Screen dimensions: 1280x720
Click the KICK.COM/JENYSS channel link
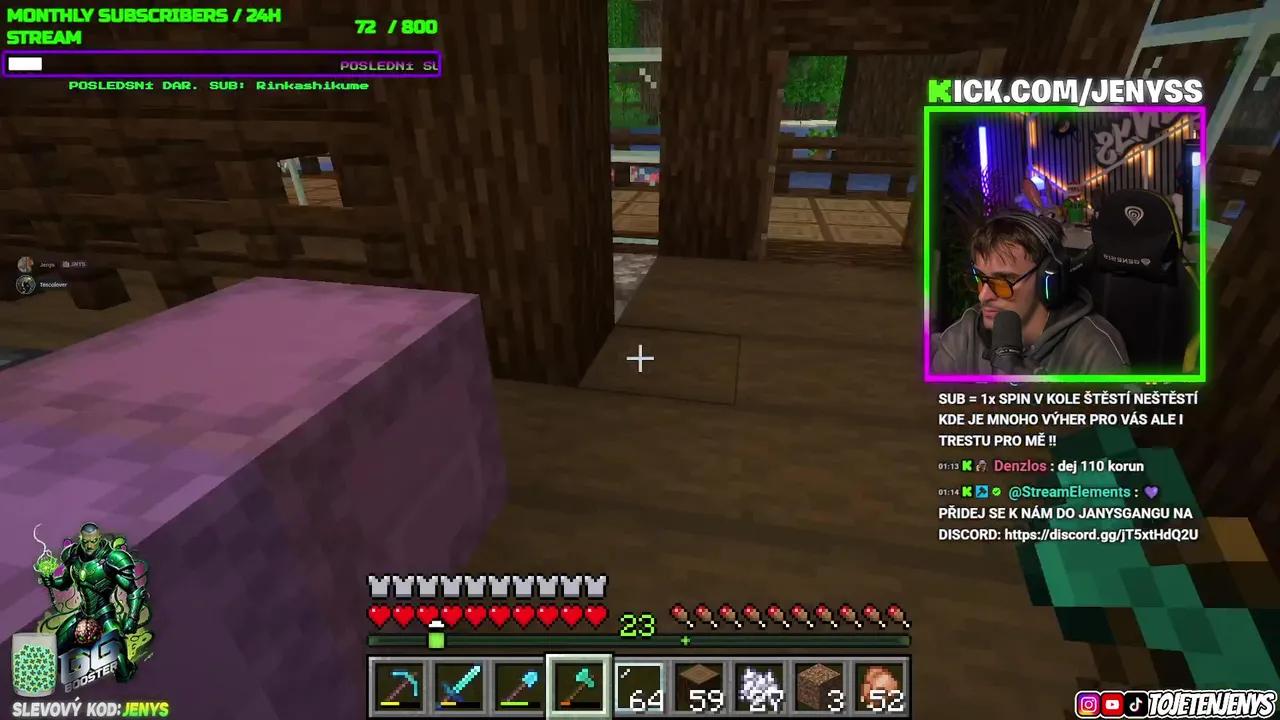pyautogui.click(x=1066, y=91)
